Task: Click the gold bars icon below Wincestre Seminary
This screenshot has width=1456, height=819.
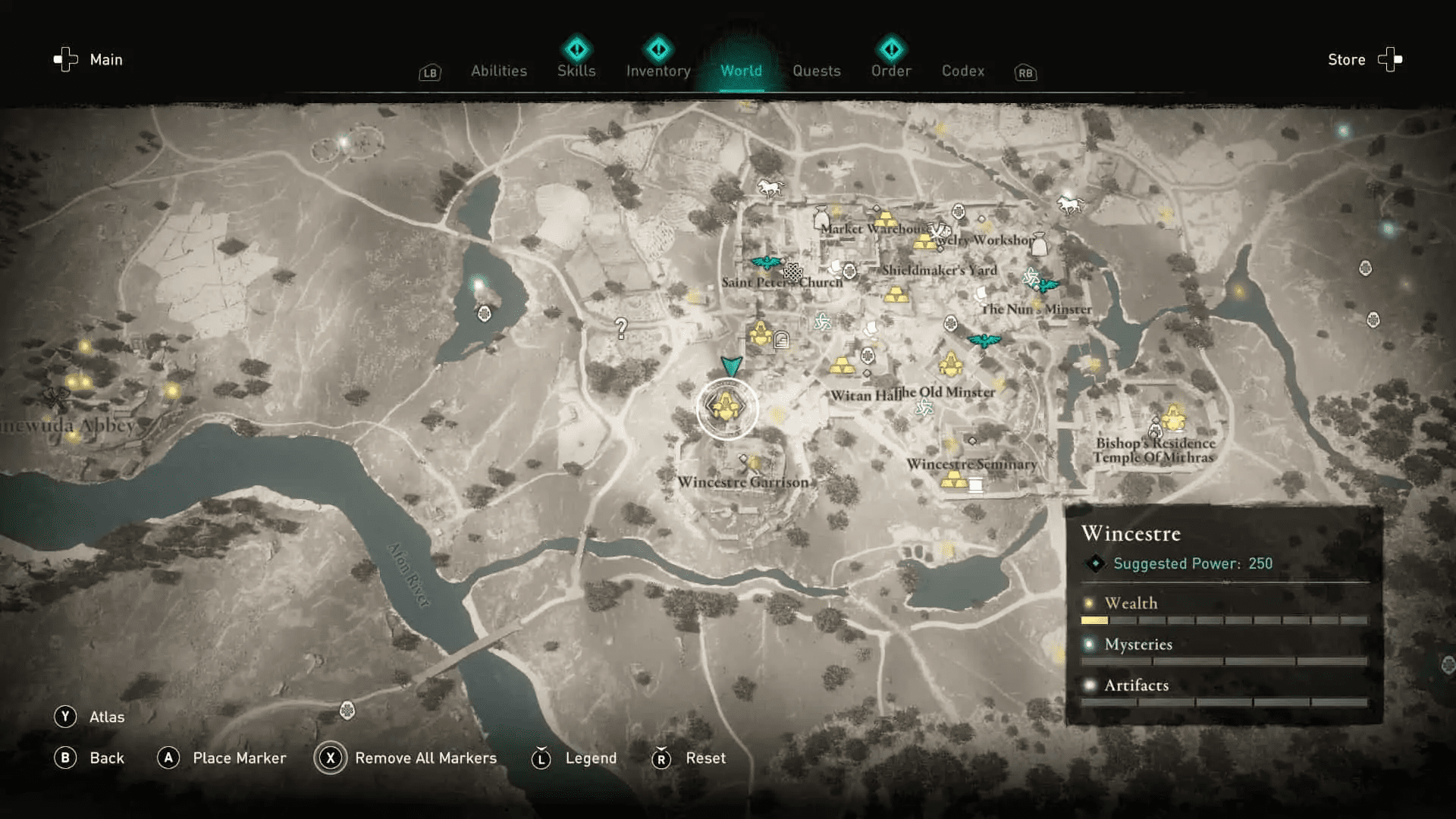Action: pyautogui.click(x=954, y=479)
